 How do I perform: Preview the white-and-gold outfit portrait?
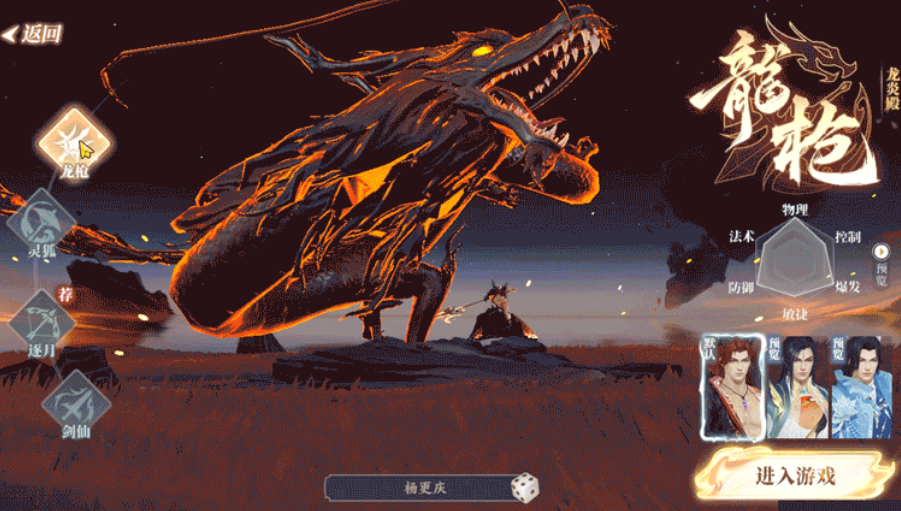pos(798,386)
